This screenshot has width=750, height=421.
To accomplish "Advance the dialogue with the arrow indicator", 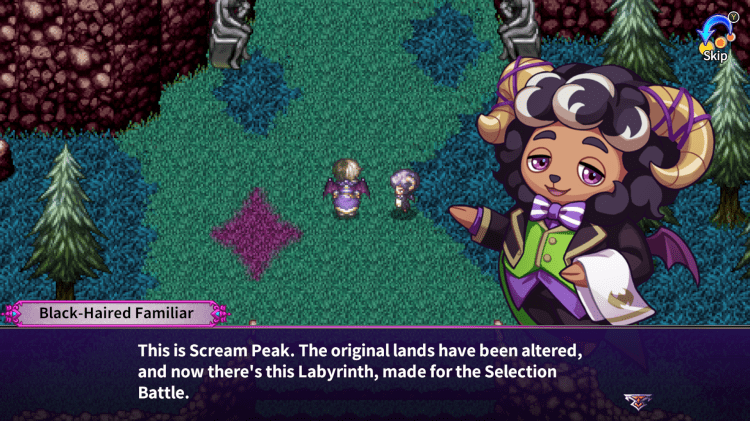I will point(634,400).
